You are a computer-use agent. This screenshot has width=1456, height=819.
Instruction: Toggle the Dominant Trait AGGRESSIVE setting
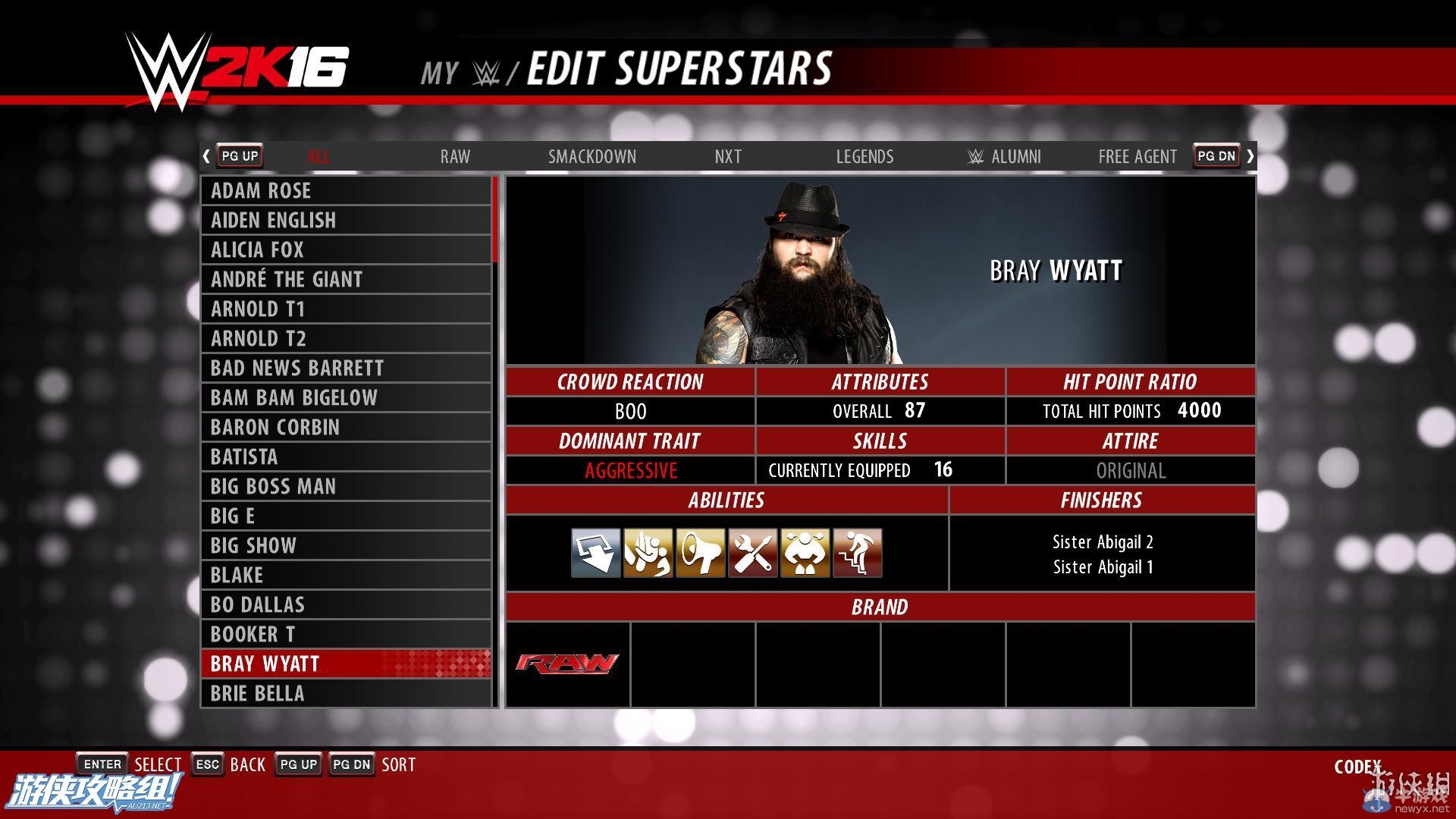(630, 470)
